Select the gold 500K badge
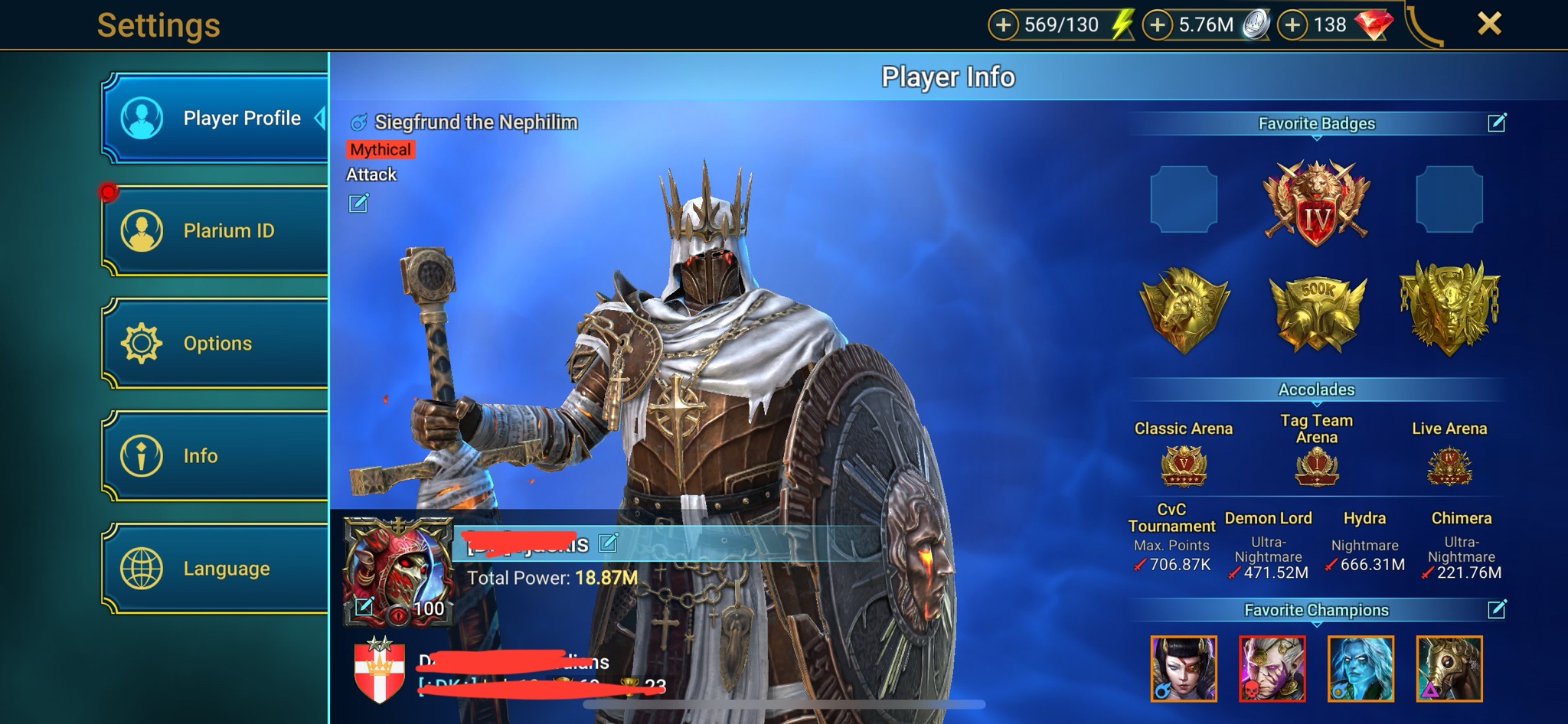The image size is (1568, 724). [1316, 310]
